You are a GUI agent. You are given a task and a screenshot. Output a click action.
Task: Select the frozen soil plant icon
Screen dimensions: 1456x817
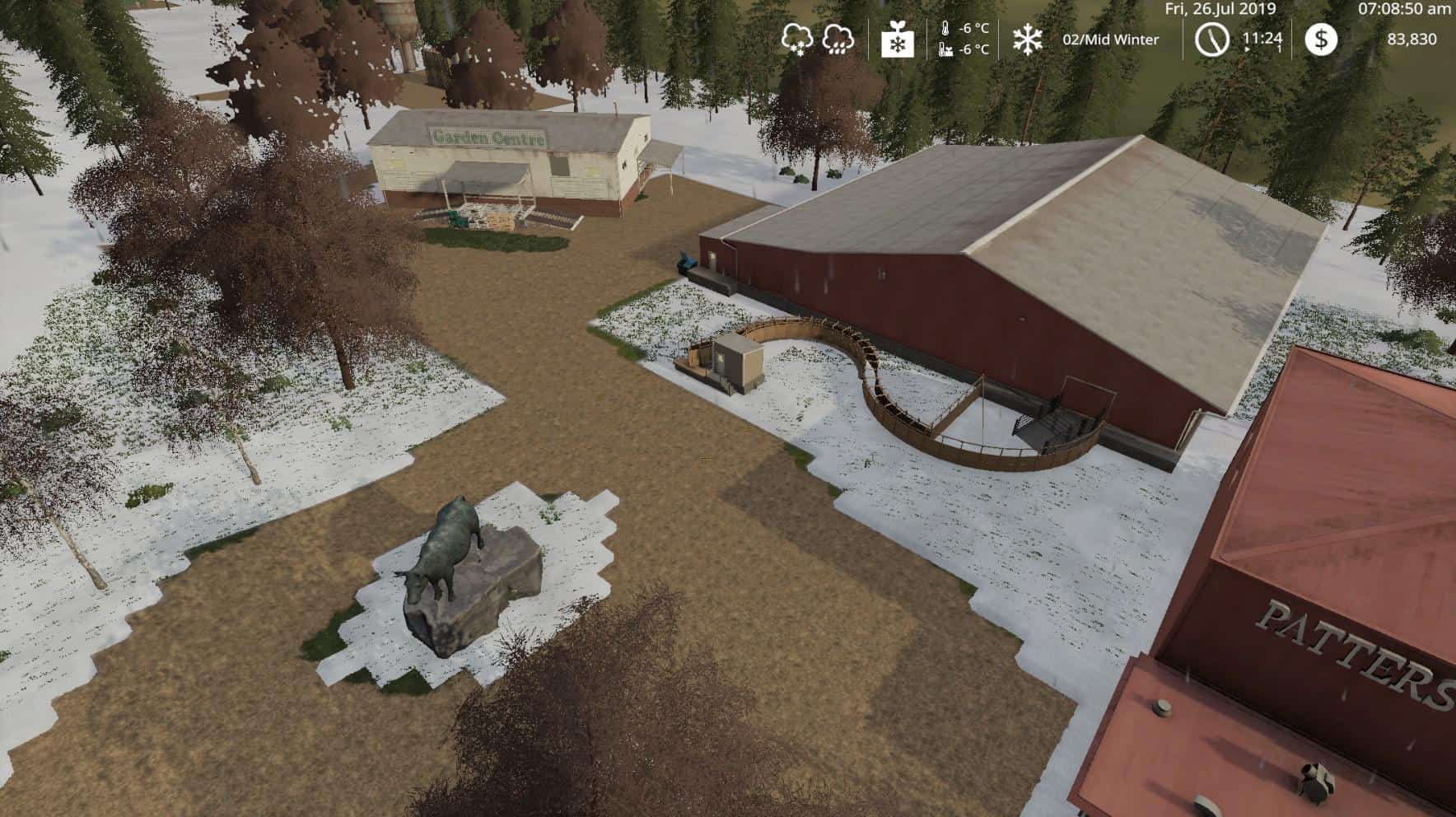point(897,40)
